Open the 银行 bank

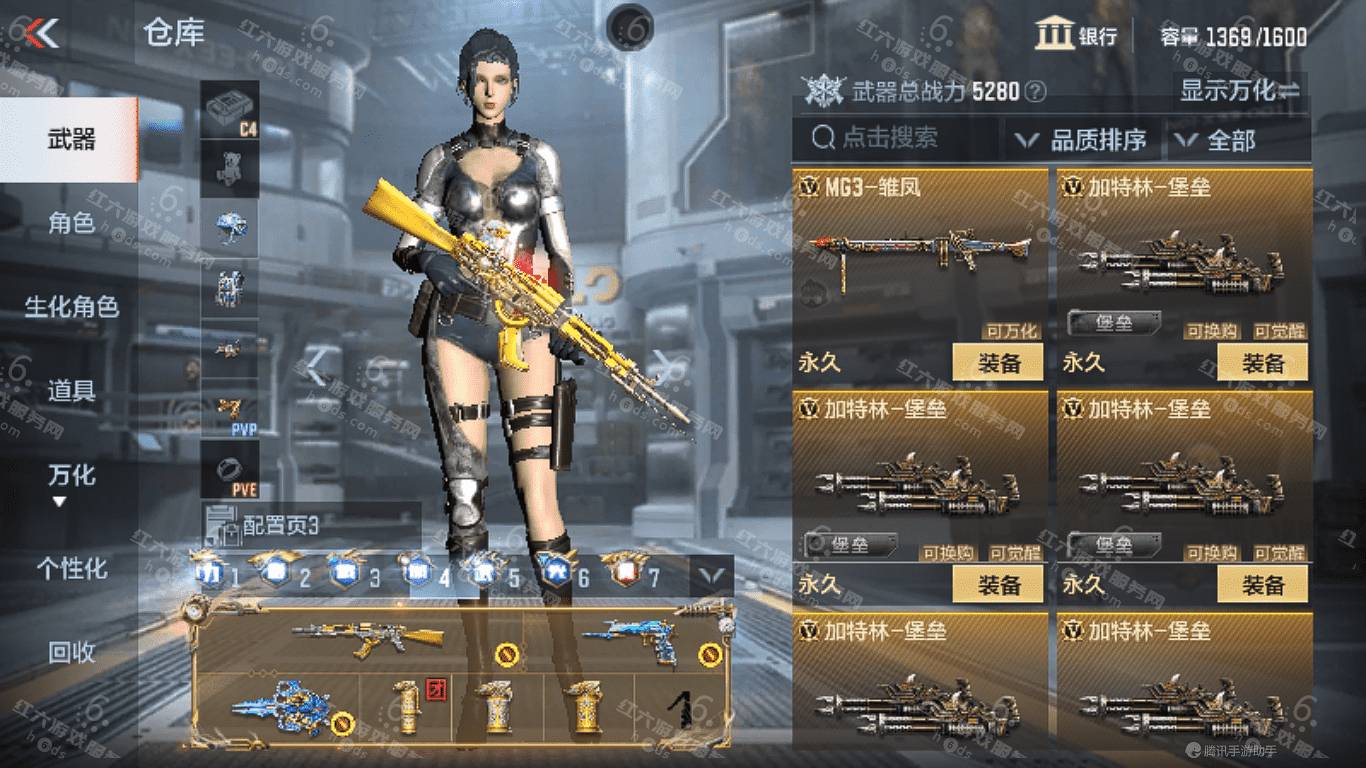click(1077, 36)
